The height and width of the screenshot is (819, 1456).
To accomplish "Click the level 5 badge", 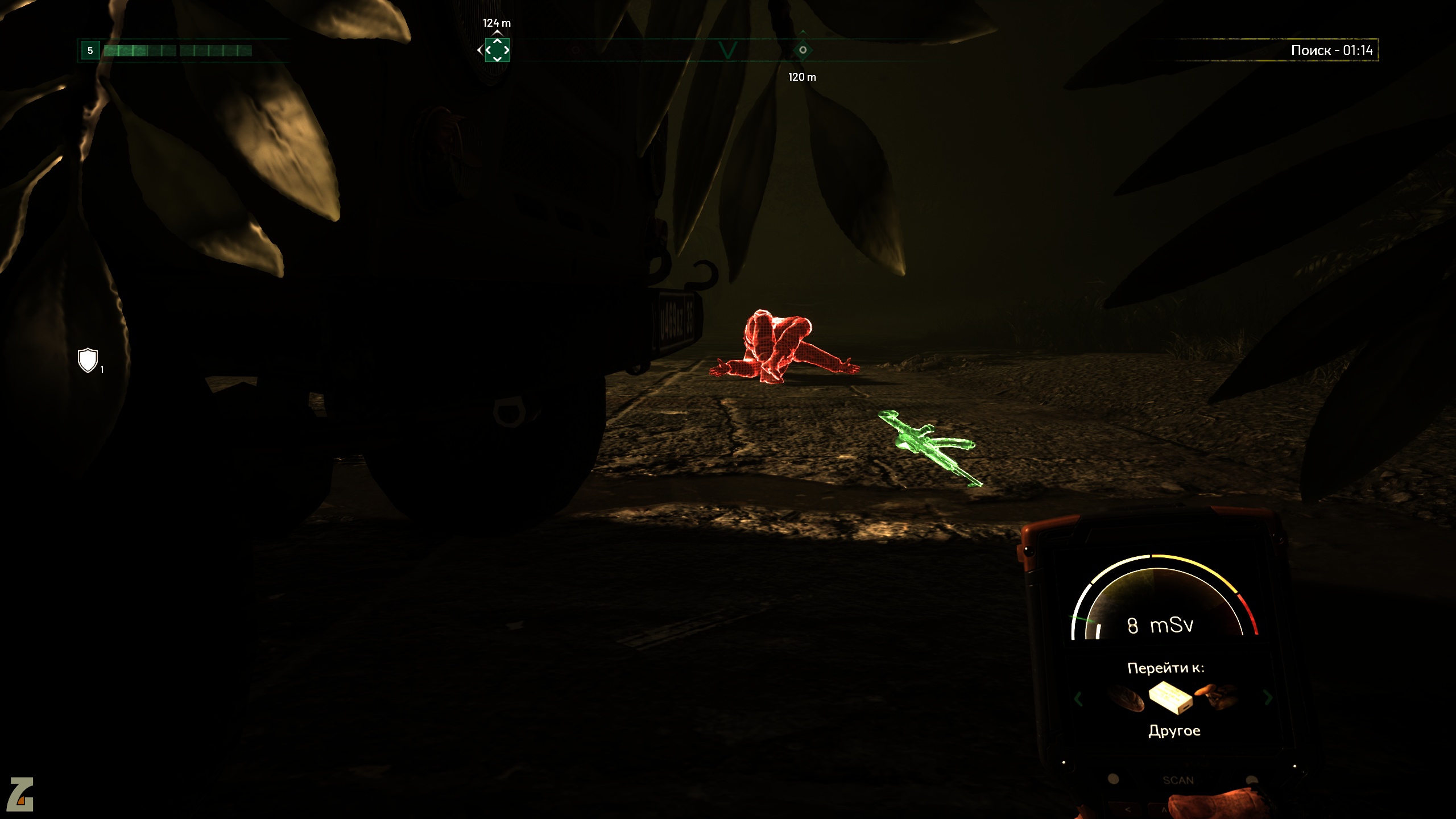I will [x=90, y=51].
